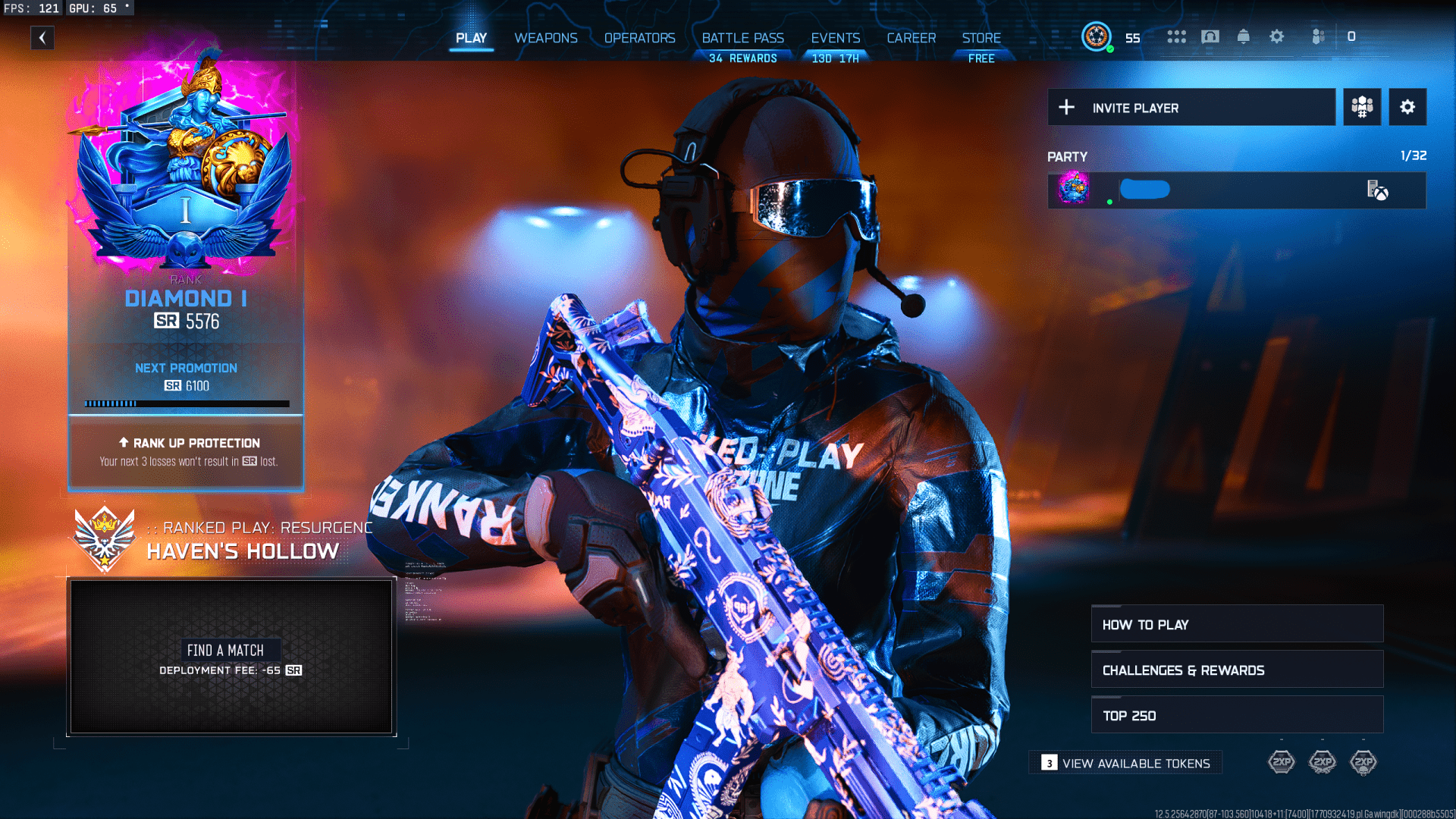Viewport: 1456px width, 819px height.
Task: Click the Xbox platform icon on the party member
Action: (x=1381, y=191)
